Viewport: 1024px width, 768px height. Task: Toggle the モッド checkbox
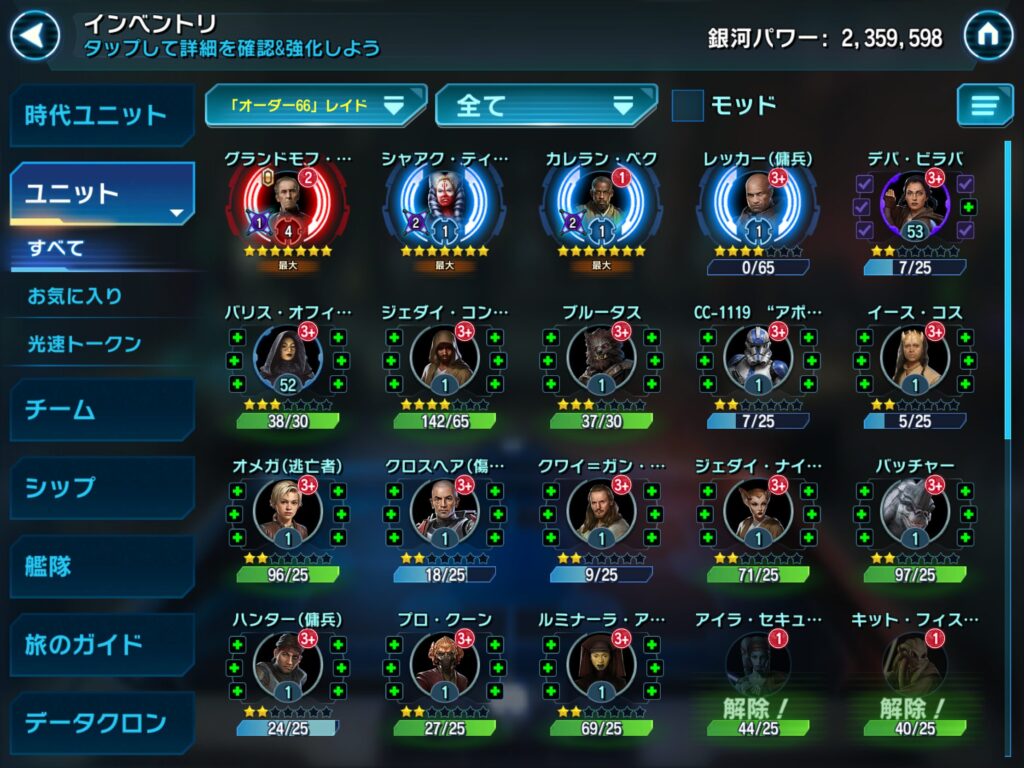[x=687, y=105]
